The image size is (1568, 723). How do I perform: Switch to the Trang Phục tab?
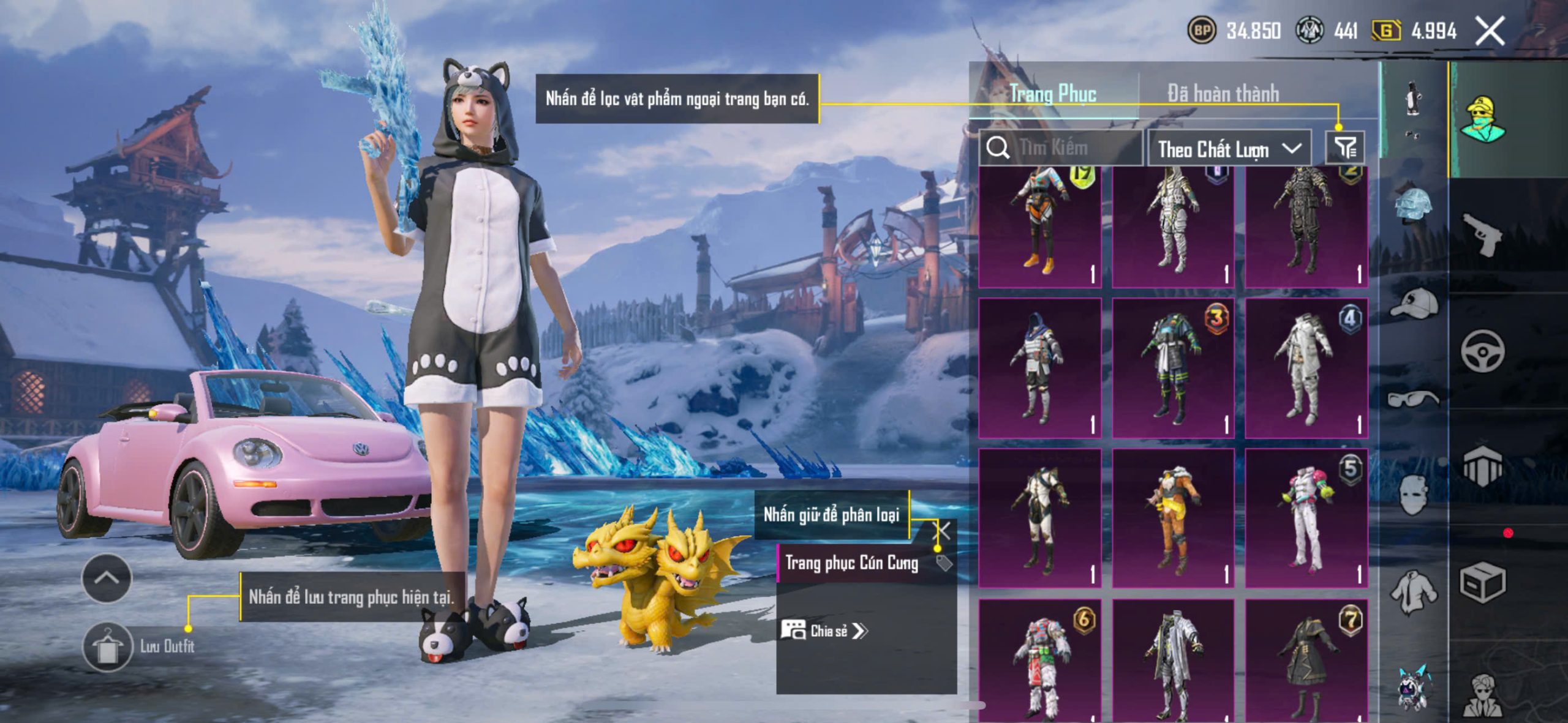point(1052,94)
